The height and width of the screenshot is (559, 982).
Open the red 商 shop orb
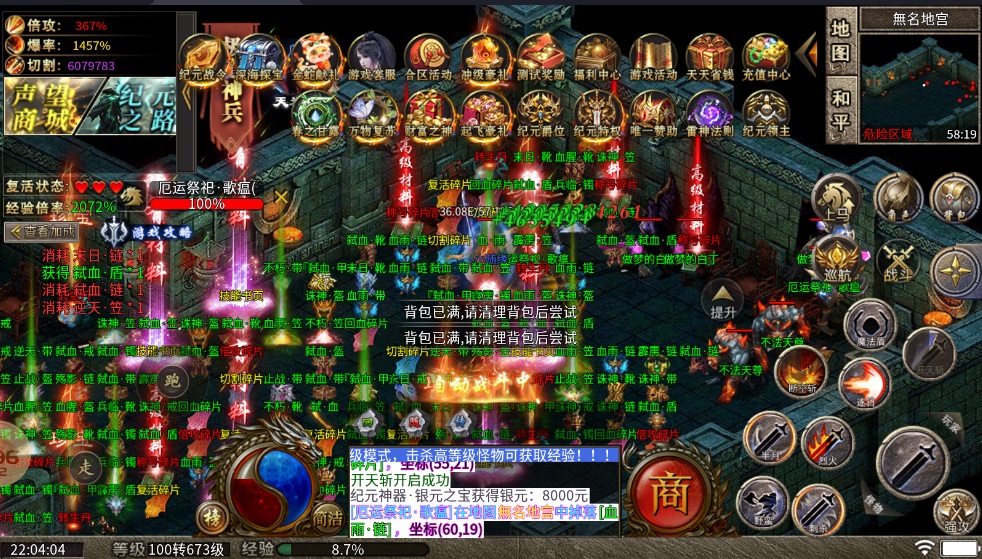pyautogui.click(x=666, y=491)
